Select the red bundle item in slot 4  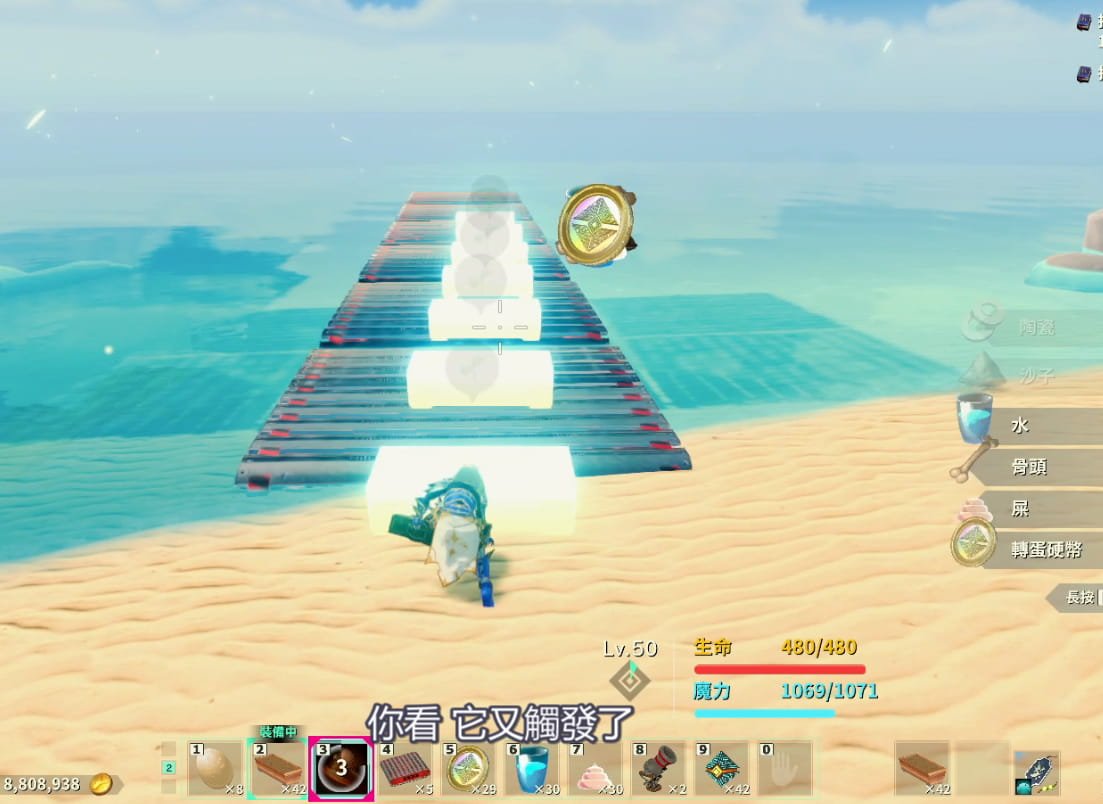[404, 770]
